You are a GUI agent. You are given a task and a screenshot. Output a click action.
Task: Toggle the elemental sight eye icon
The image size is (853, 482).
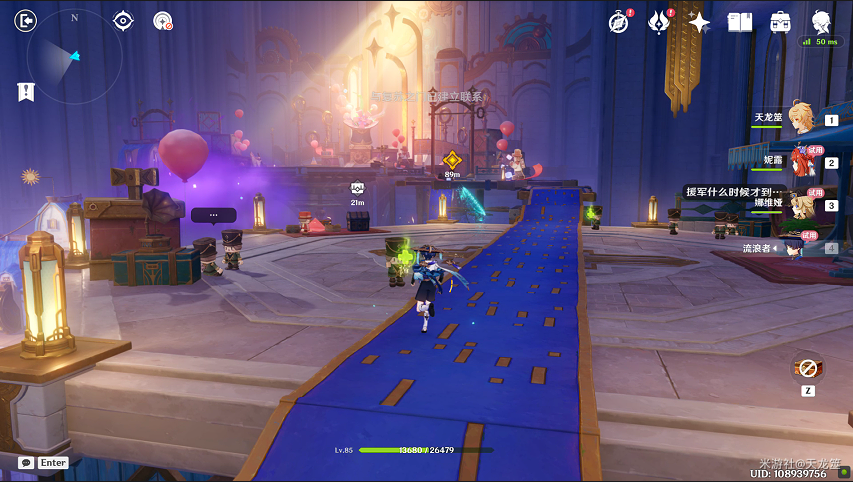click(x=123, y=20)
